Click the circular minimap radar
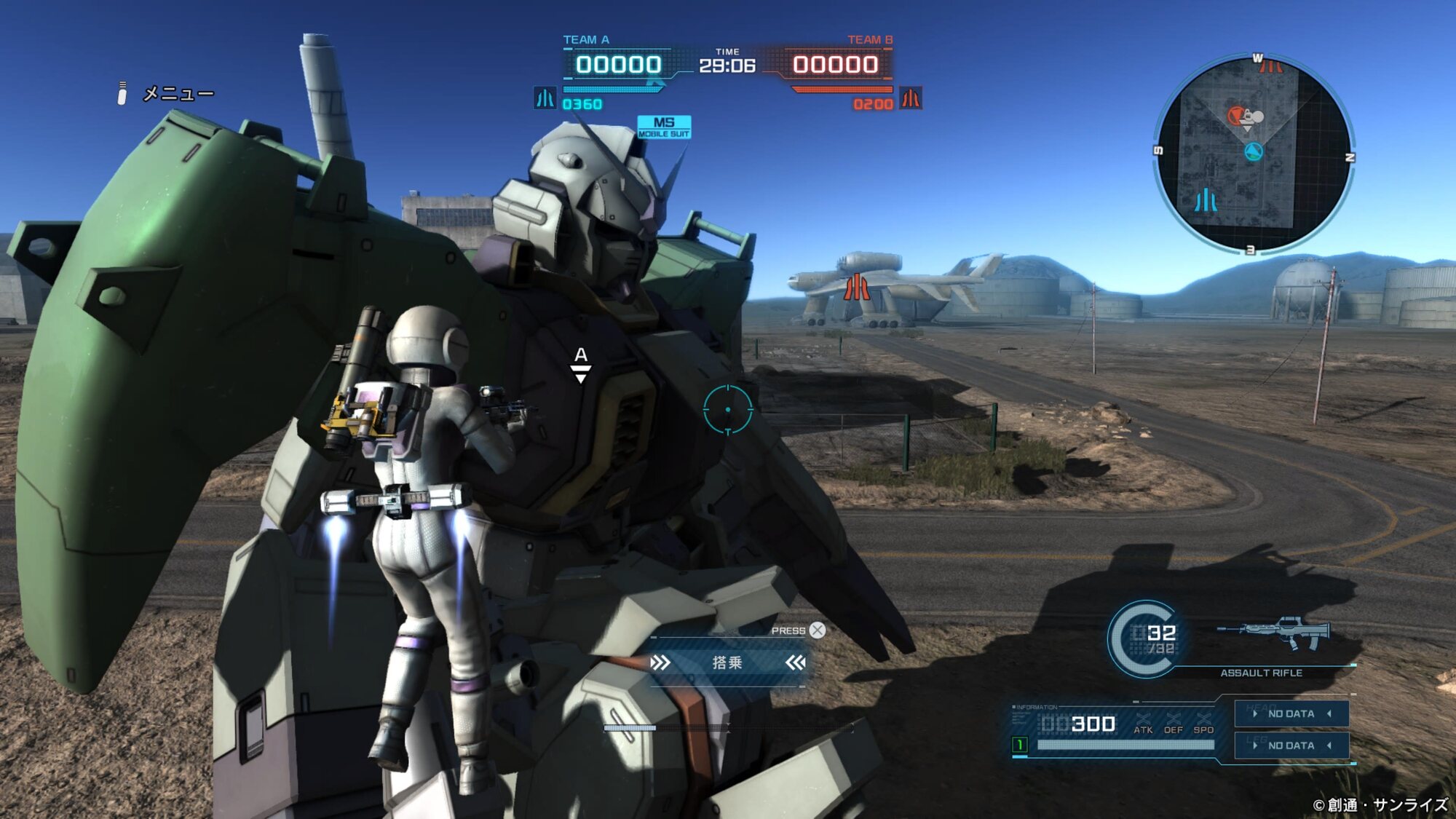1456x819 pixels. [1252, 154]
